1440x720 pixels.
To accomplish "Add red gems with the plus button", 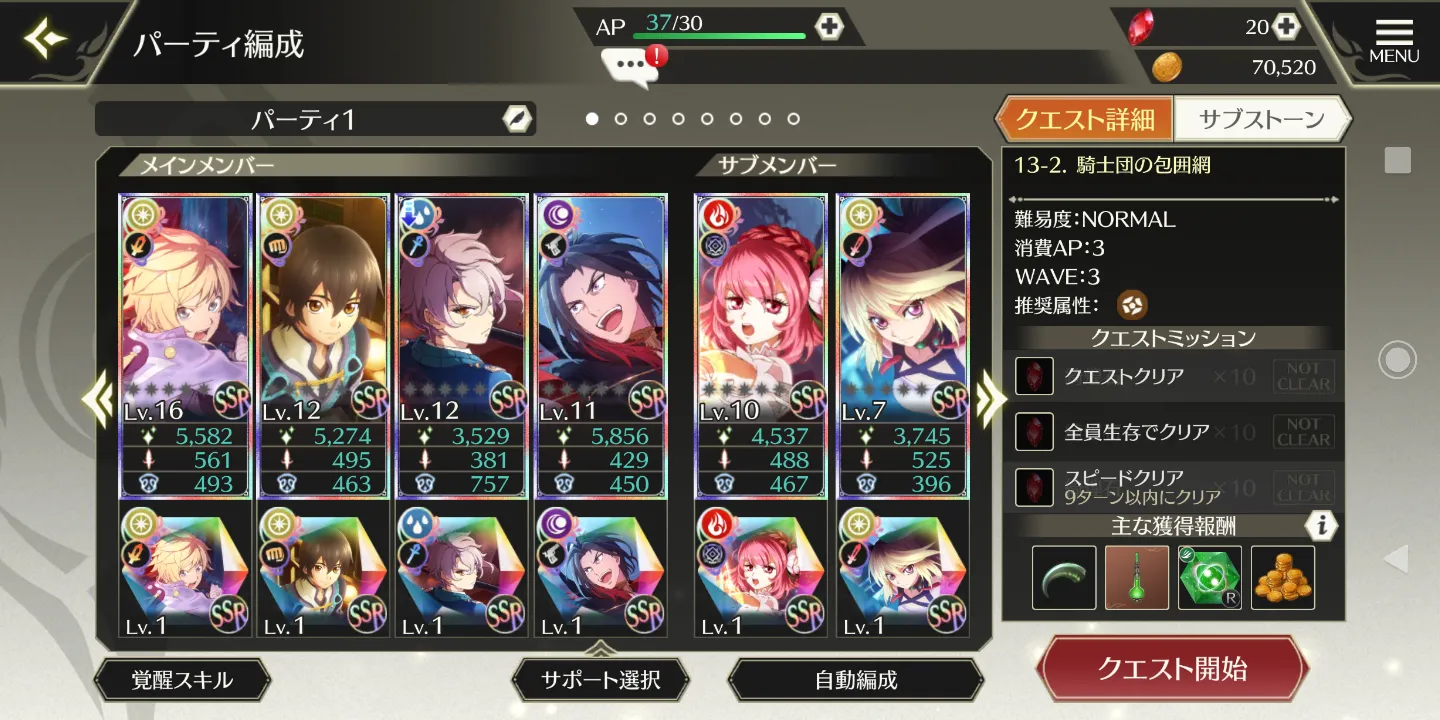I will pyautogui.click(x=1285, y=27).
